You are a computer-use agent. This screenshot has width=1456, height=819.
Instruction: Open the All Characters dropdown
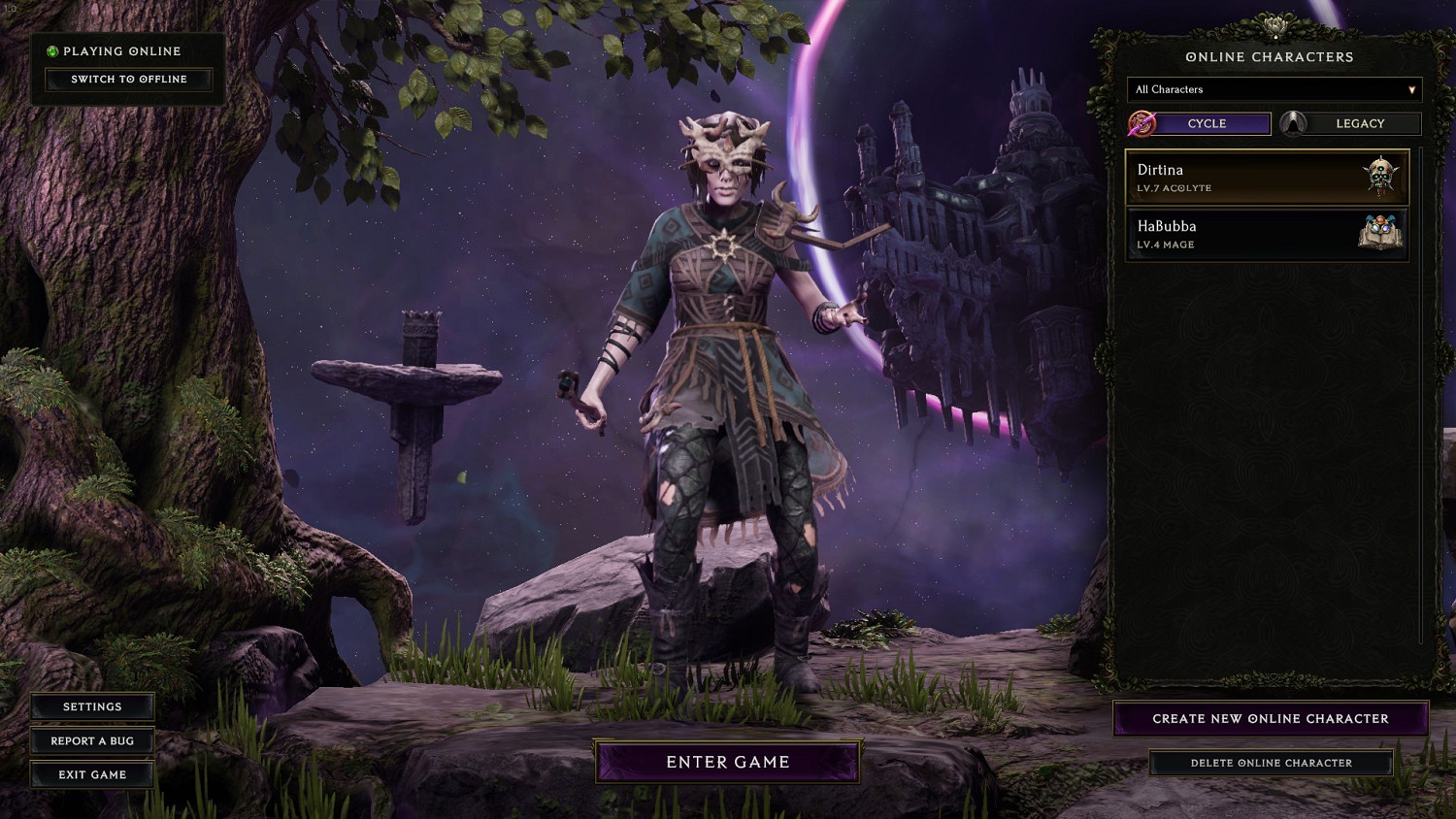click(1274, 89)
